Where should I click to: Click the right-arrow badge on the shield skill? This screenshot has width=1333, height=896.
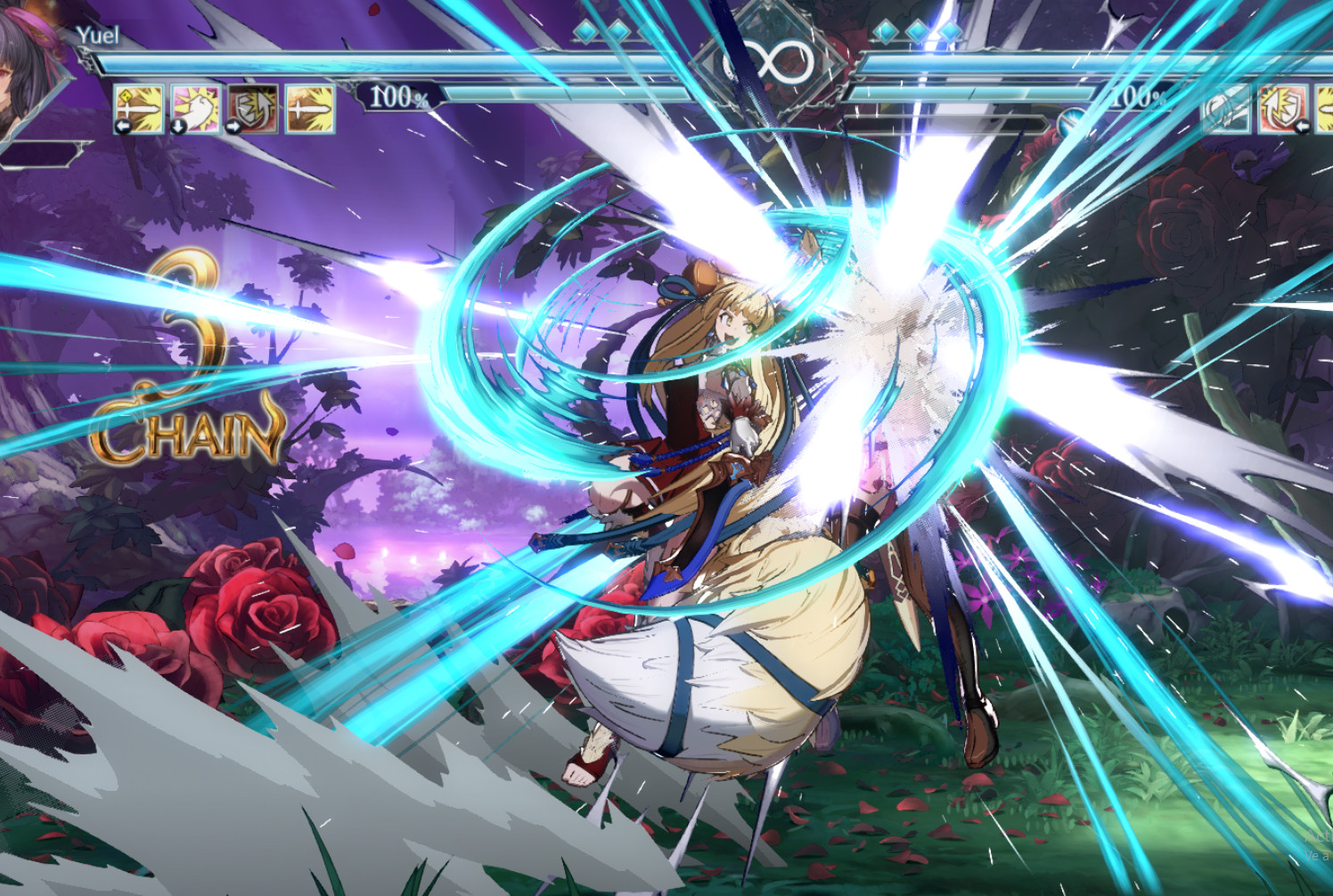[x=233, y=125]
